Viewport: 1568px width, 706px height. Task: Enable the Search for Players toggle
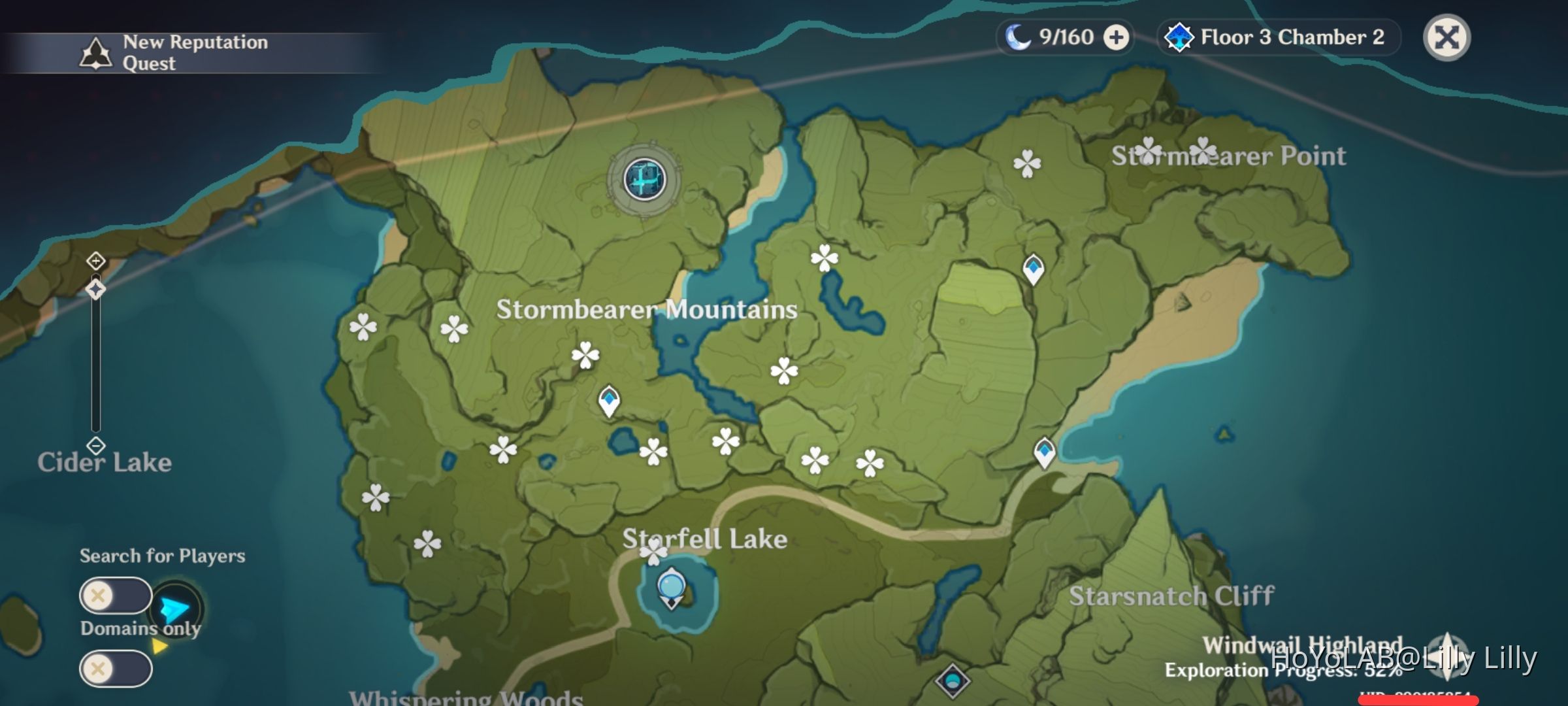click(116, 594)
